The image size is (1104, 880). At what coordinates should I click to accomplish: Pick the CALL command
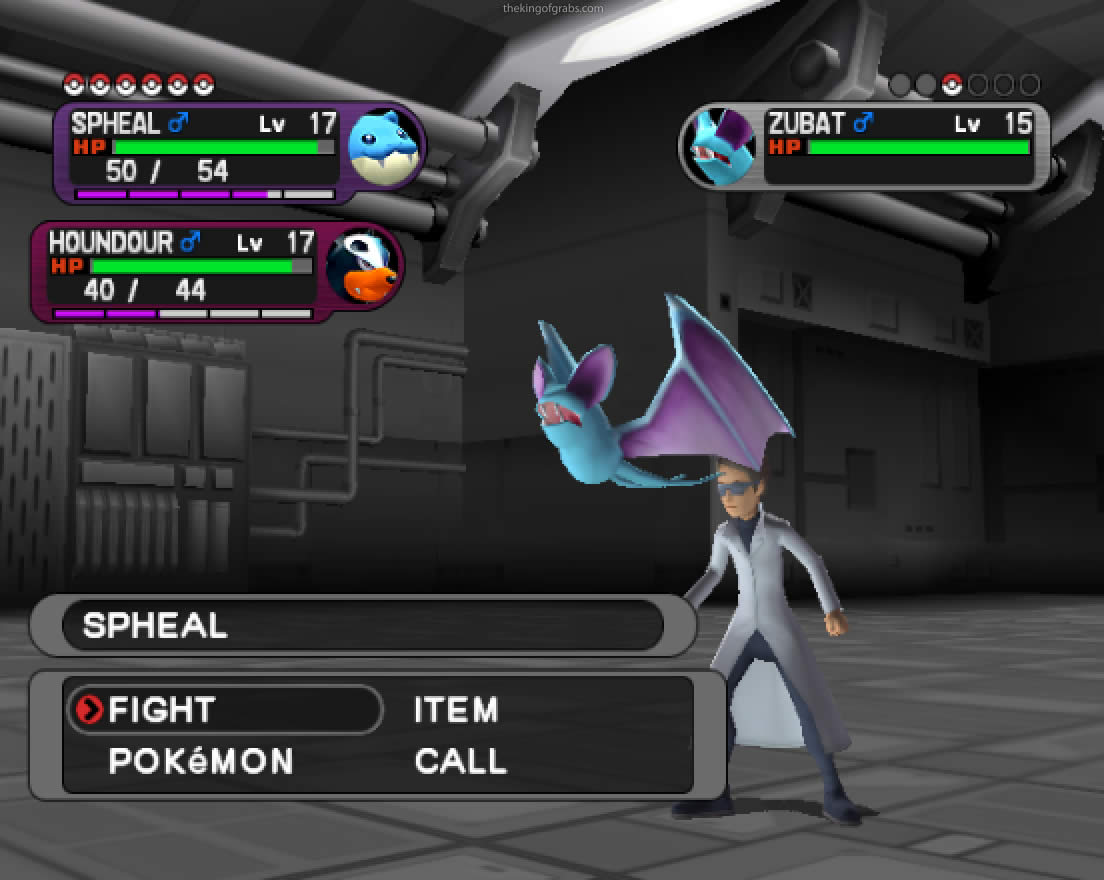click(460, 761)
